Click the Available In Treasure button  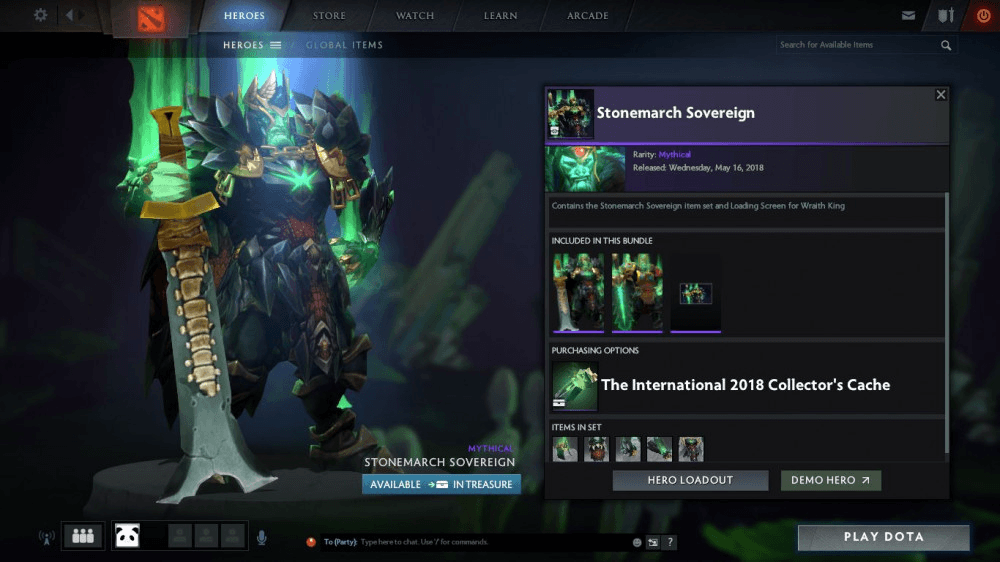pyautogui.click(x=441, y=484)
